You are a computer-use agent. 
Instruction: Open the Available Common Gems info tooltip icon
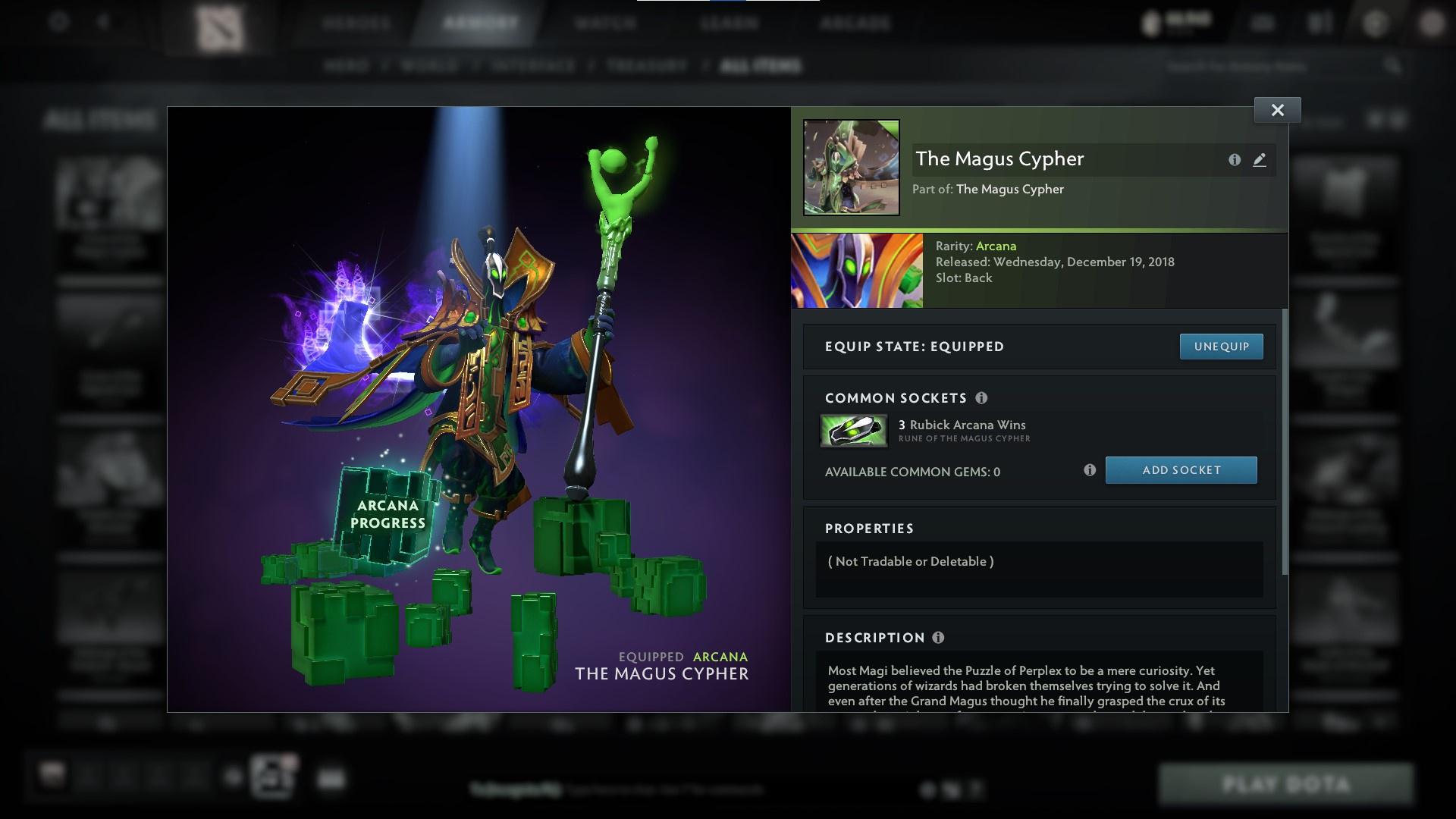1090,470
